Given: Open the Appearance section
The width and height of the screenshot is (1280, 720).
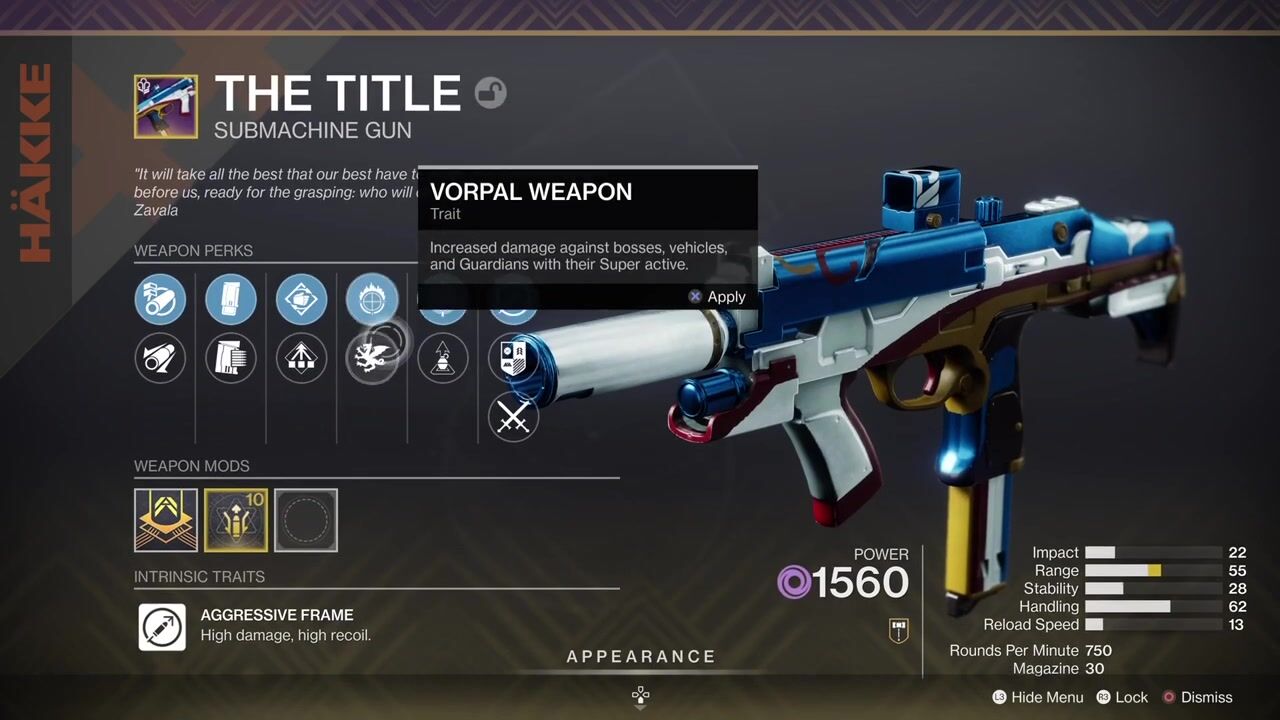Looking at the screenshot, I should click(641, 657).
